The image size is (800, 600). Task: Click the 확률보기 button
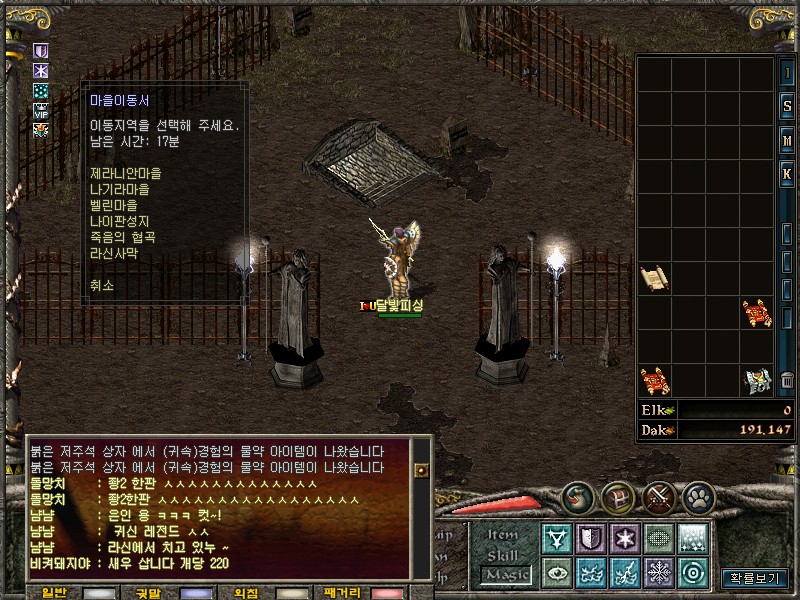(754, 578)
